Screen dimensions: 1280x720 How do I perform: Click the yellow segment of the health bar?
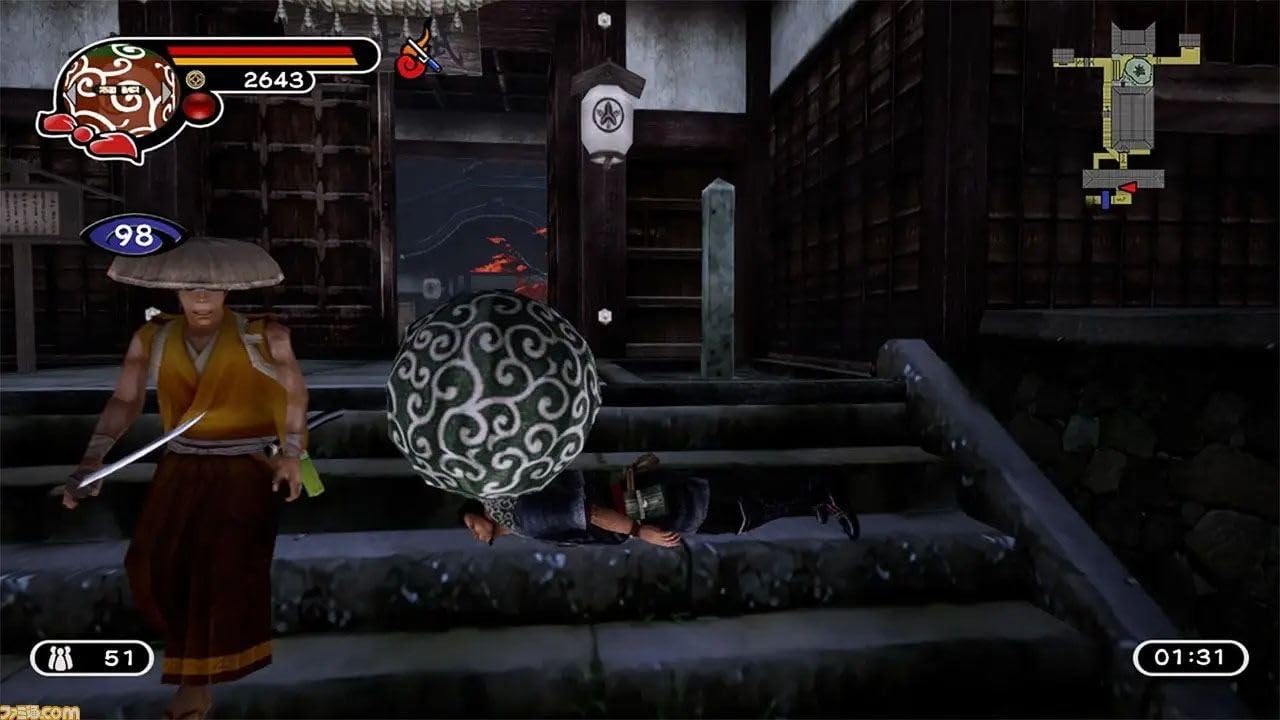263,60
